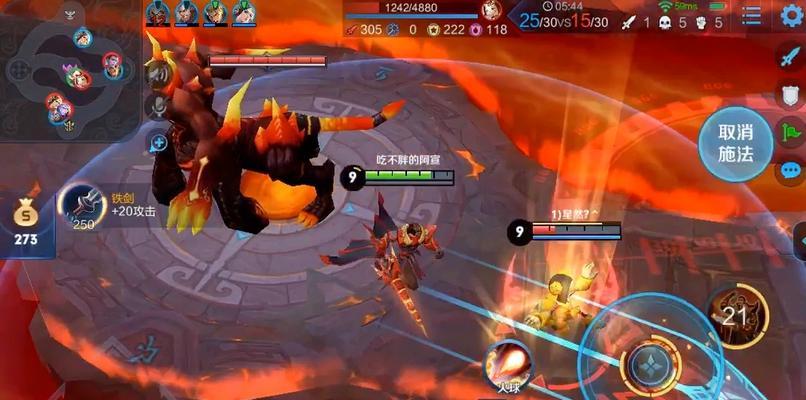Tap the blue plus icon below microphone
Screen dimensions: 806x400
158,143
